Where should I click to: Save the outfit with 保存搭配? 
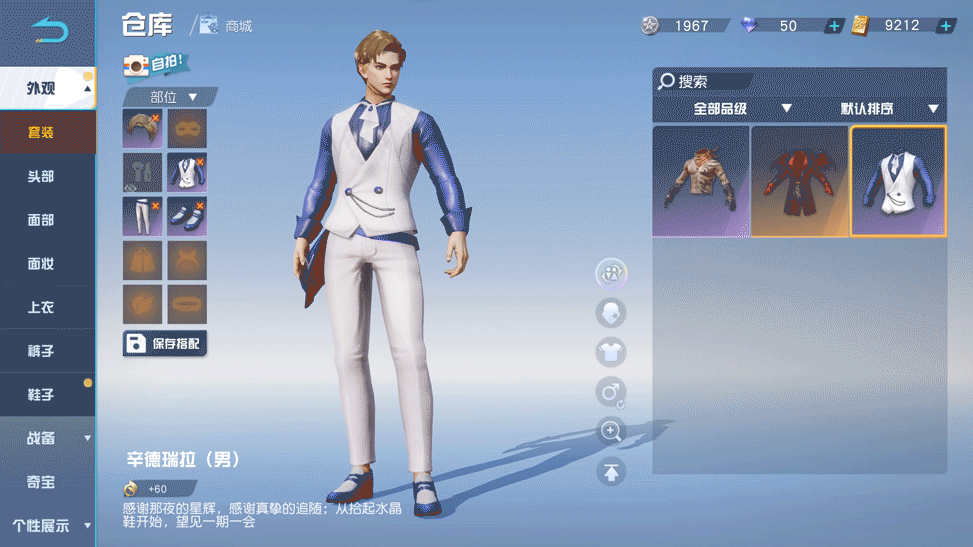[x=165, y=344]
